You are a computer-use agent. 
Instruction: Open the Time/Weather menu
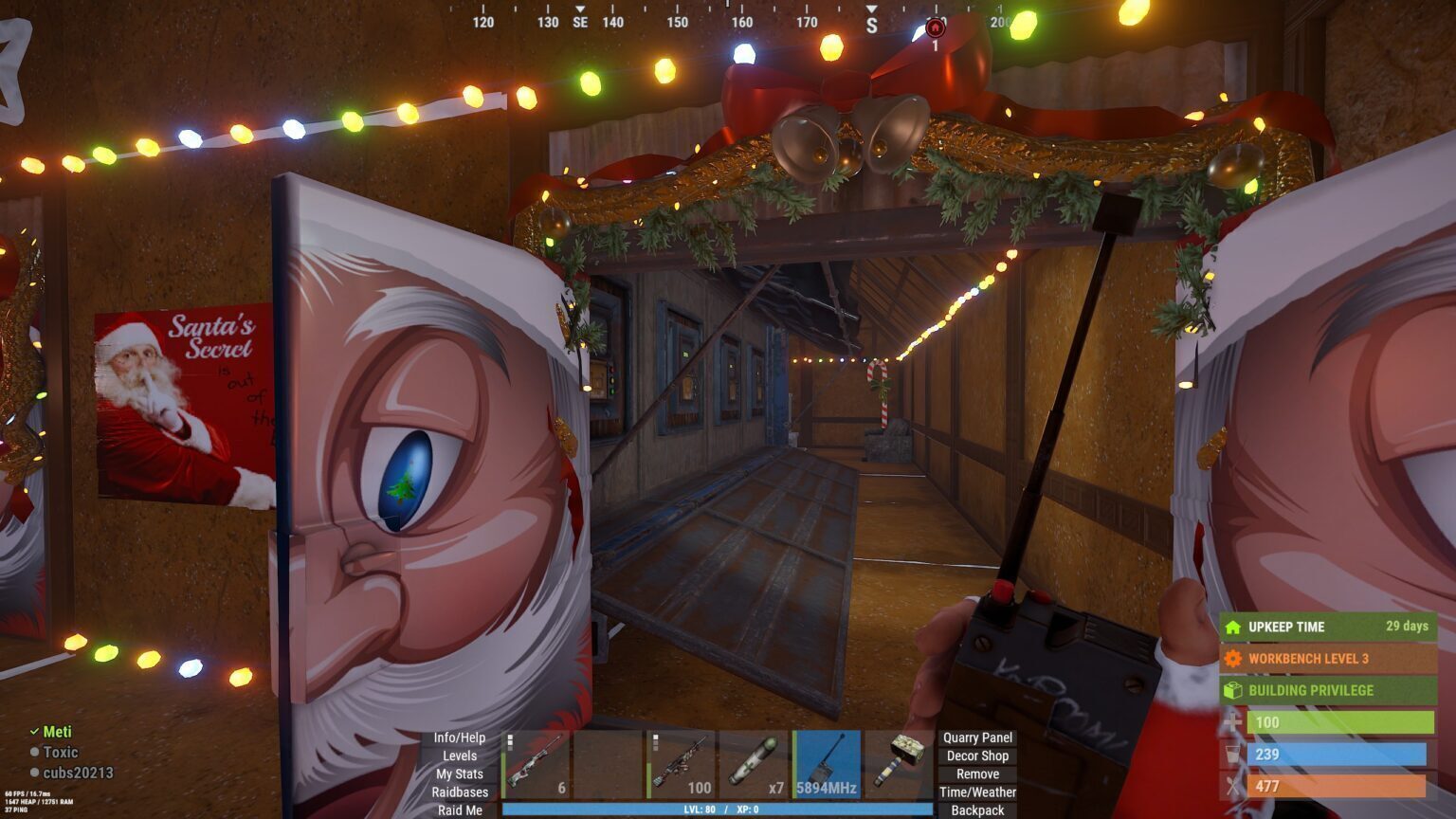(x=978, y=792)
